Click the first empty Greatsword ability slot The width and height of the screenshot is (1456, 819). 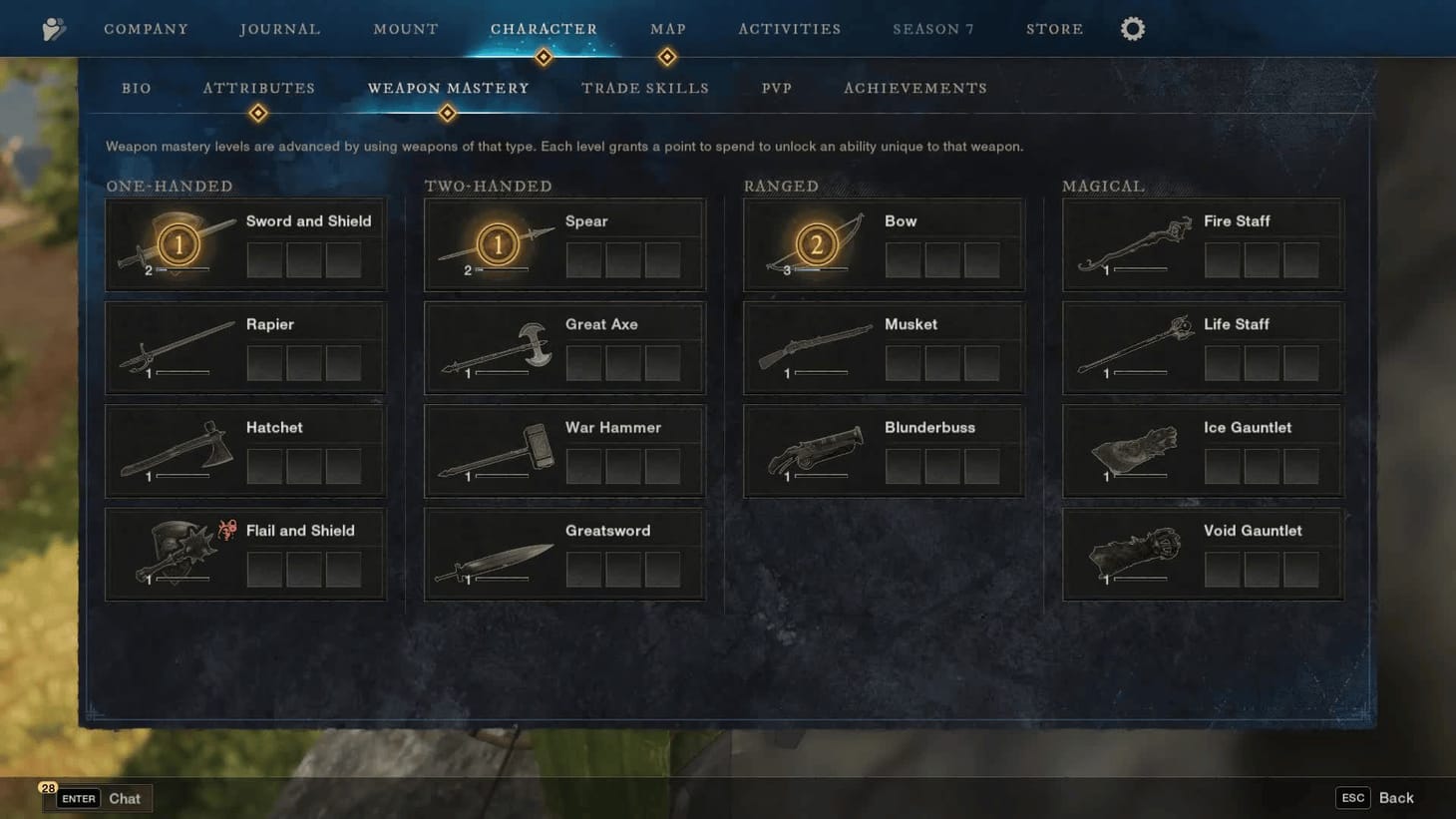583,569
